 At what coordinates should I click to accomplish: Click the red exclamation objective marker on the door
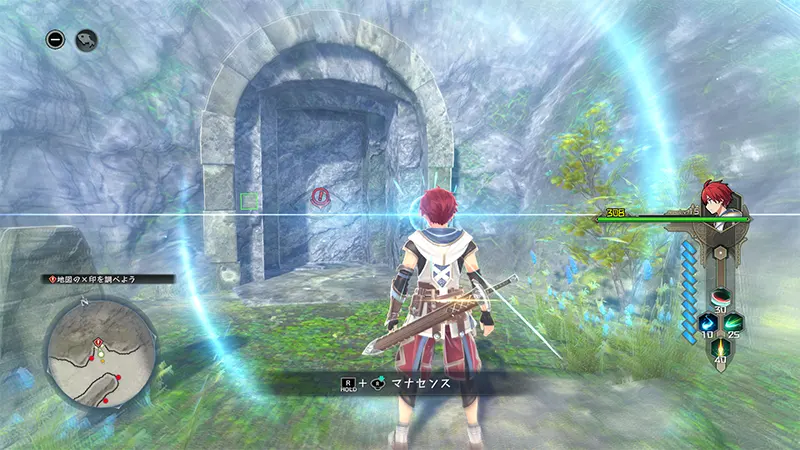point(321,197)
